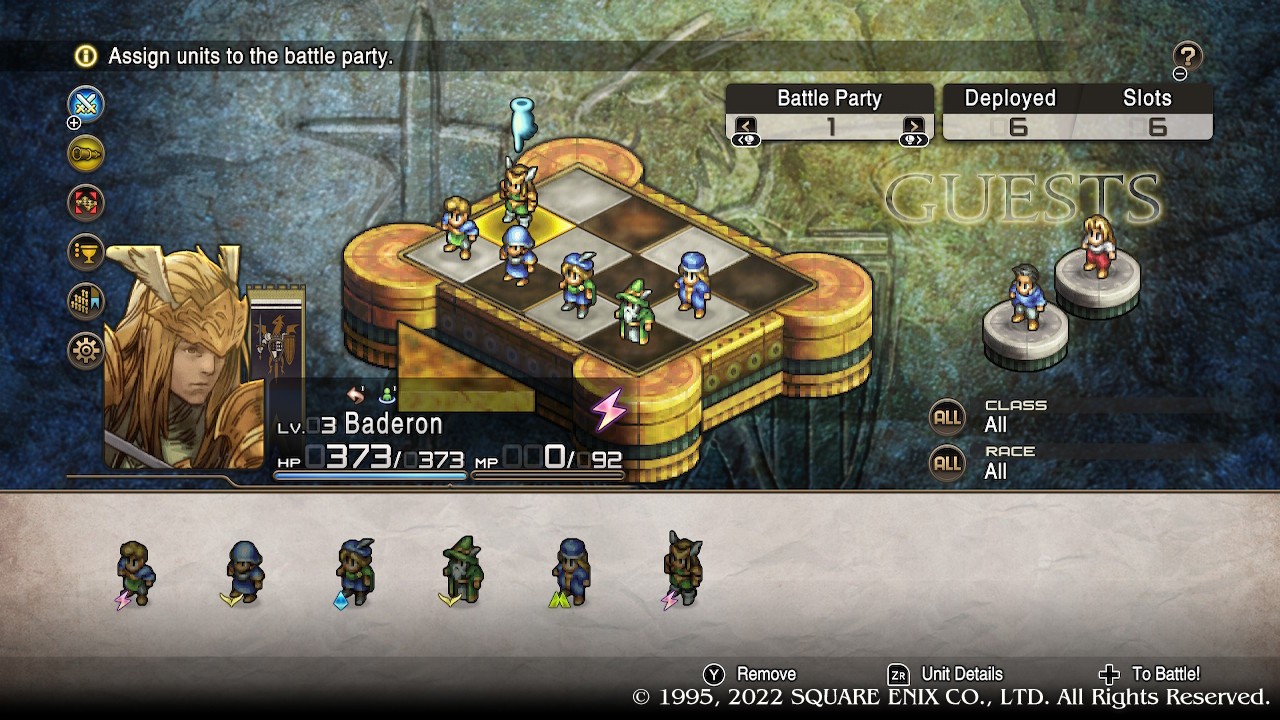Open the trophy chalice list icon
The width and height of the screenshot is (1280, 720).
tap(86, 251)
